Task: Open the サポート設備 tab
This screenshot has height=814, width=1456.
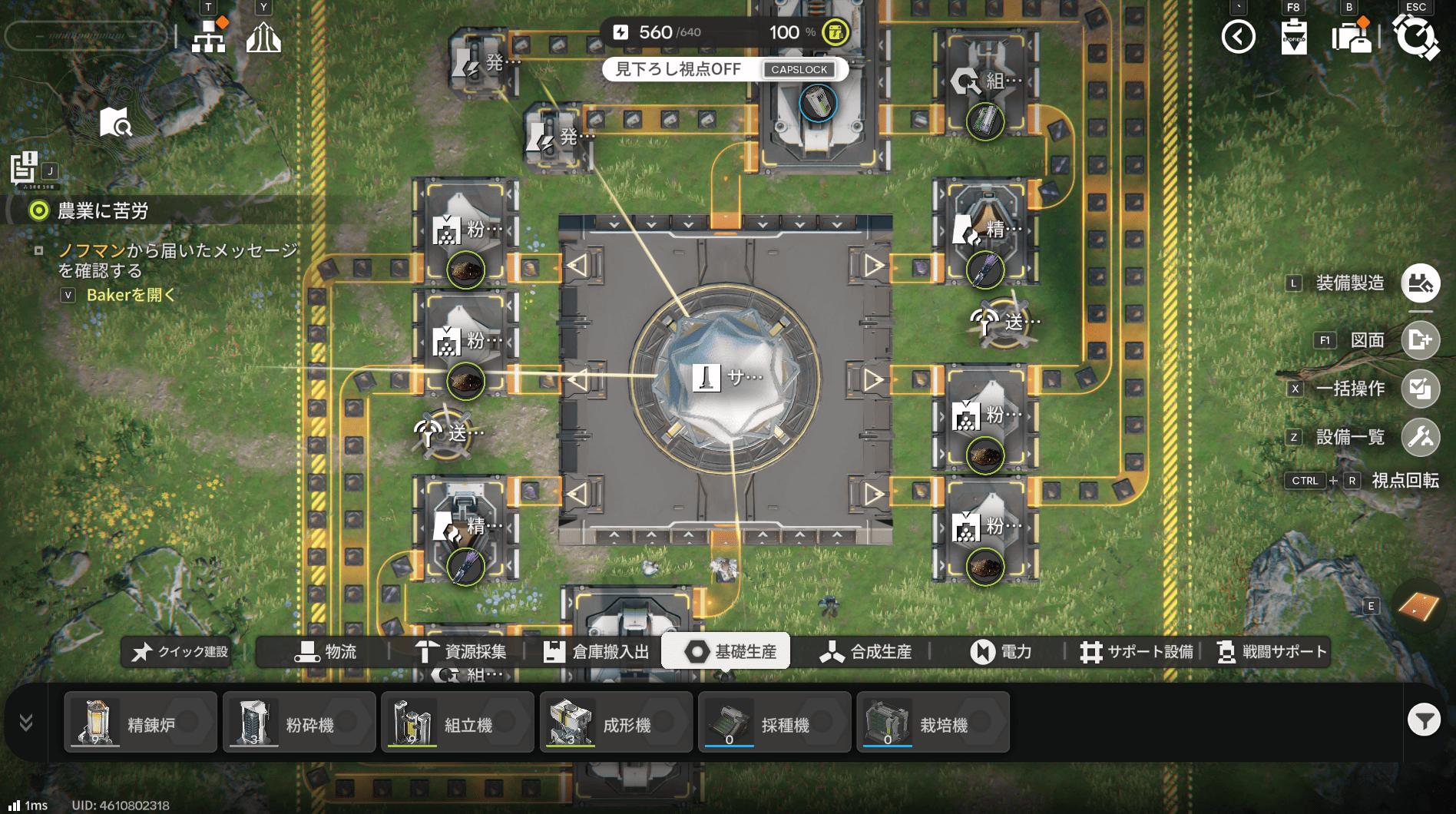Action: [x=1137, y=652]
